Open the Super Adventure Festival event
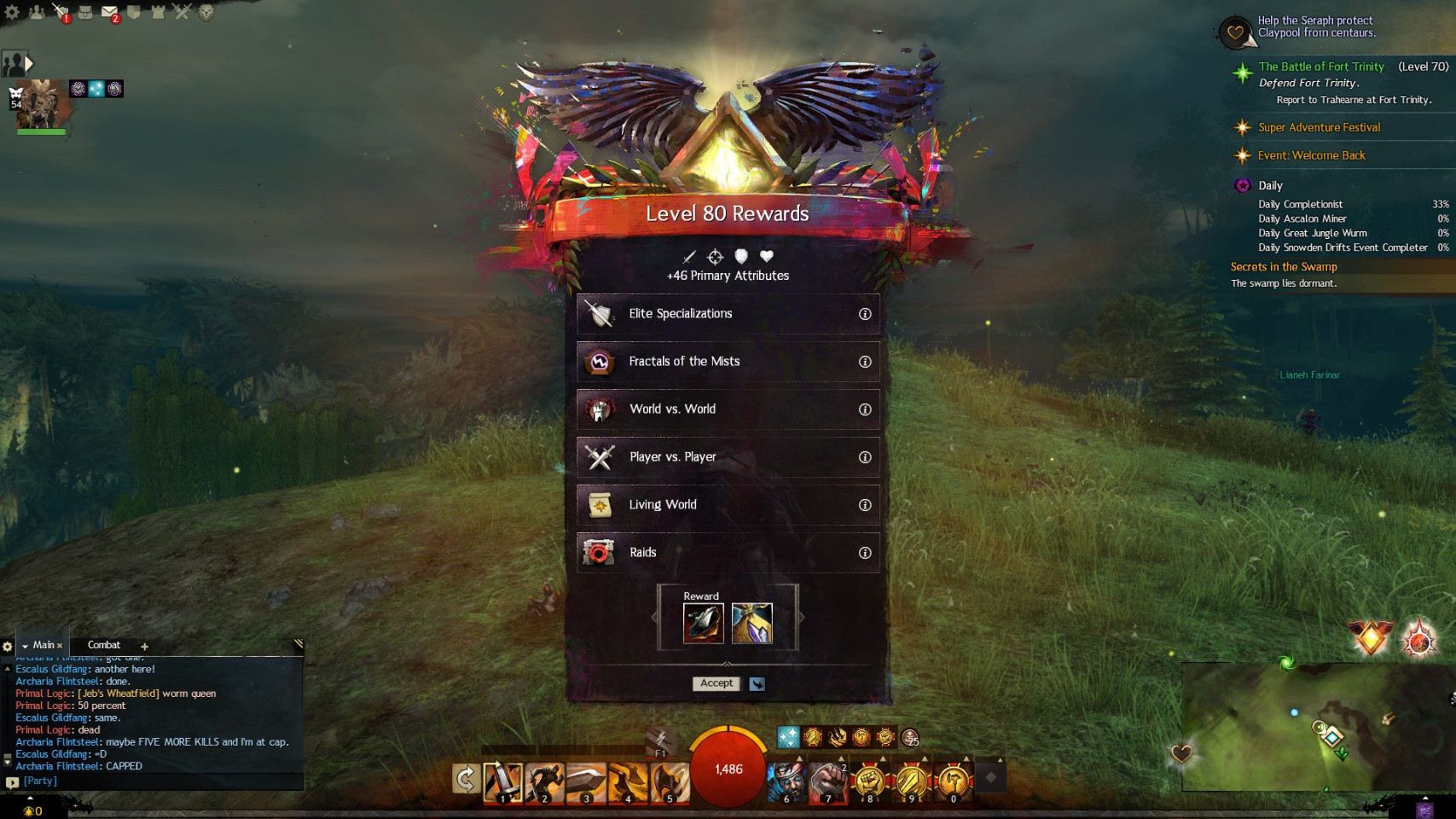The width and height of the screenshot is (1456, 819). tap(1319, 127)
